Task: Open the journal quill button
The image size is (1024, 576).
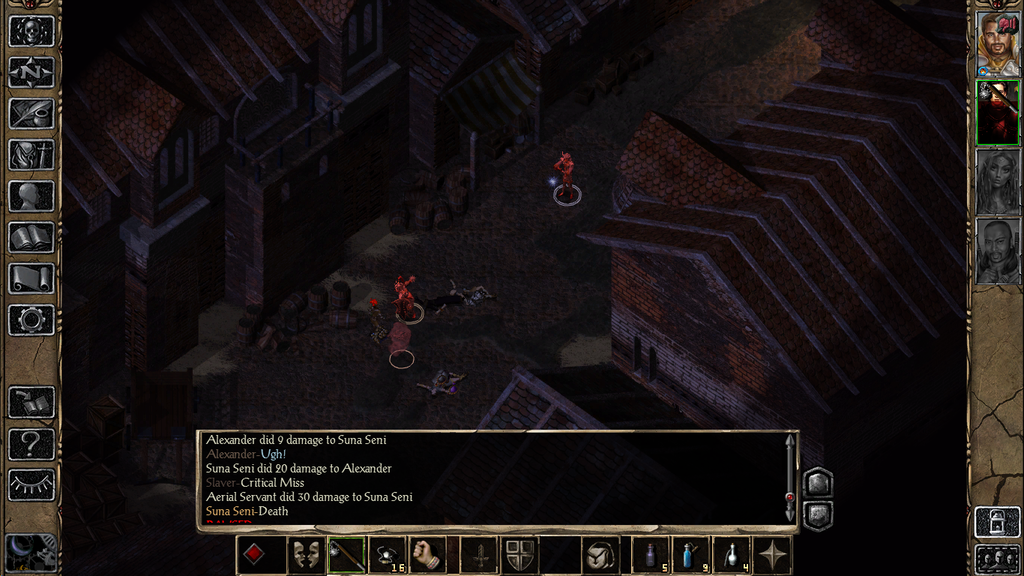Action: click(31, 113)
